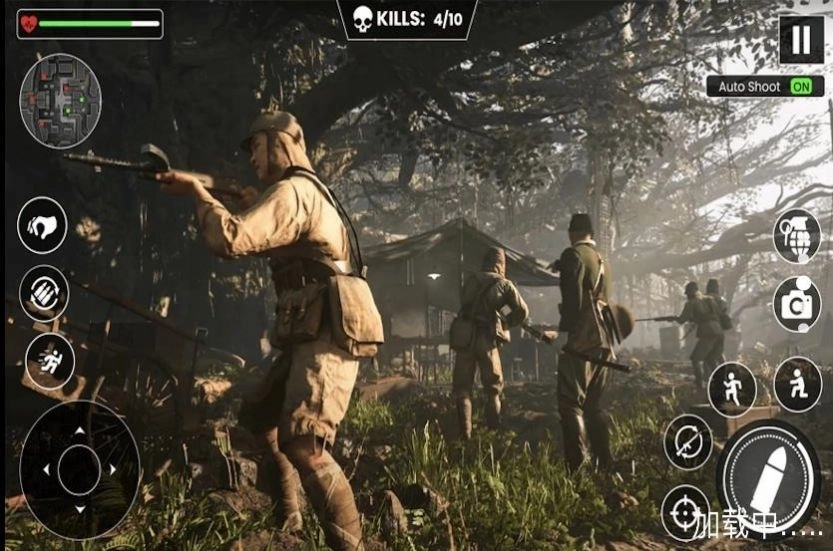Image resolution: width=833 pixels, height=551 pixels.
Task: Fire the weapon with the bullet button
Action: (x=769, y=475)
